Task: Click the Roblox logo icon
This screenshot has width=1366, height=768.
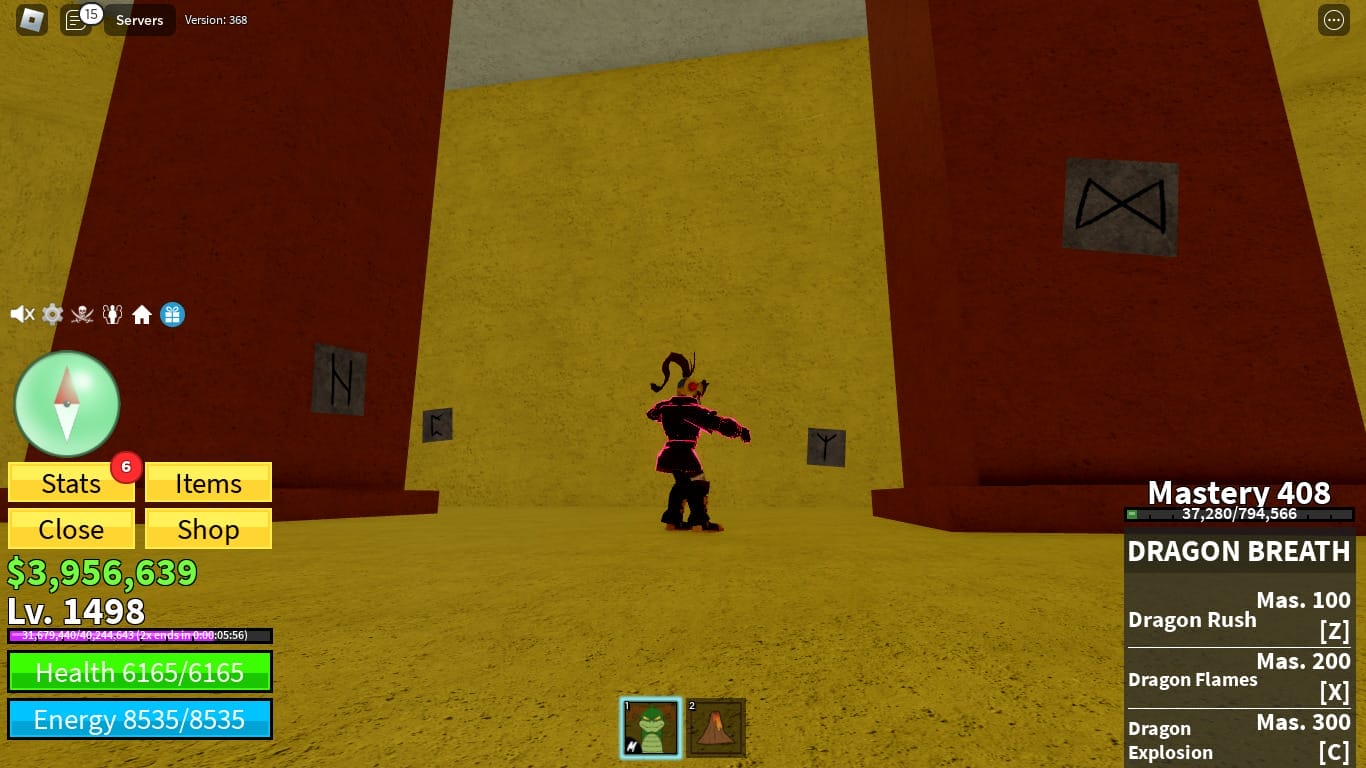Action: [31, 20]
